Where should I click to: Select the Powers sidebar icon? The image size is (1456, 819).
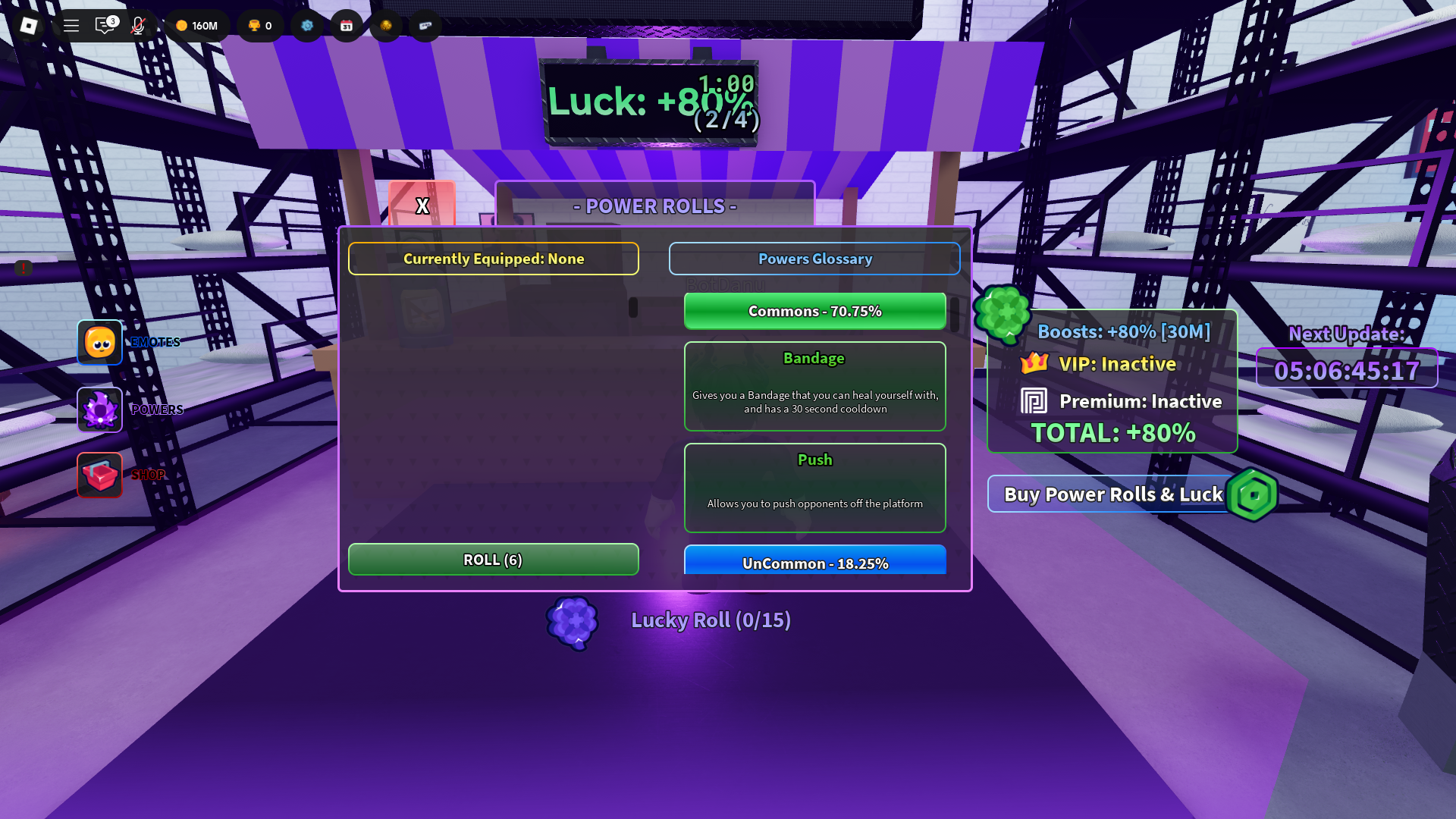coord(99,409)
